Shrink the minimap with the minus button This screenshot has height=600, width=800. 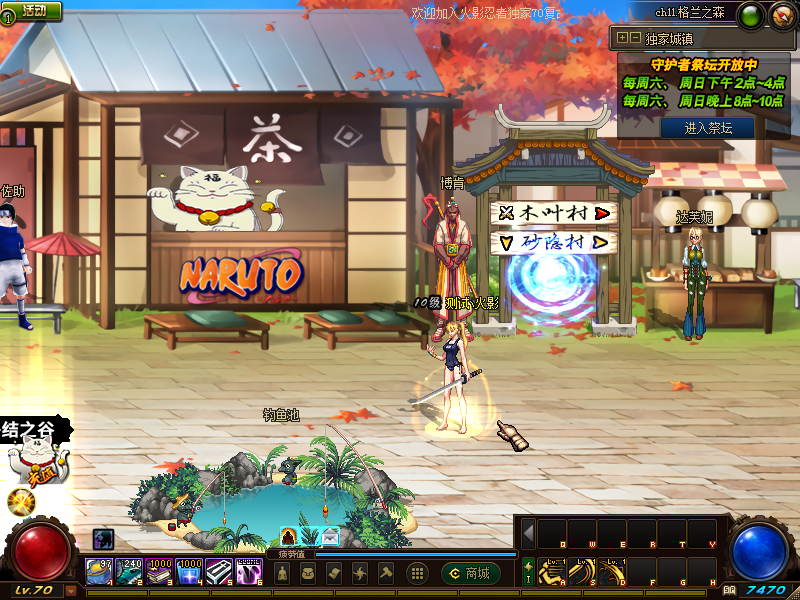[x=634, y=38]
